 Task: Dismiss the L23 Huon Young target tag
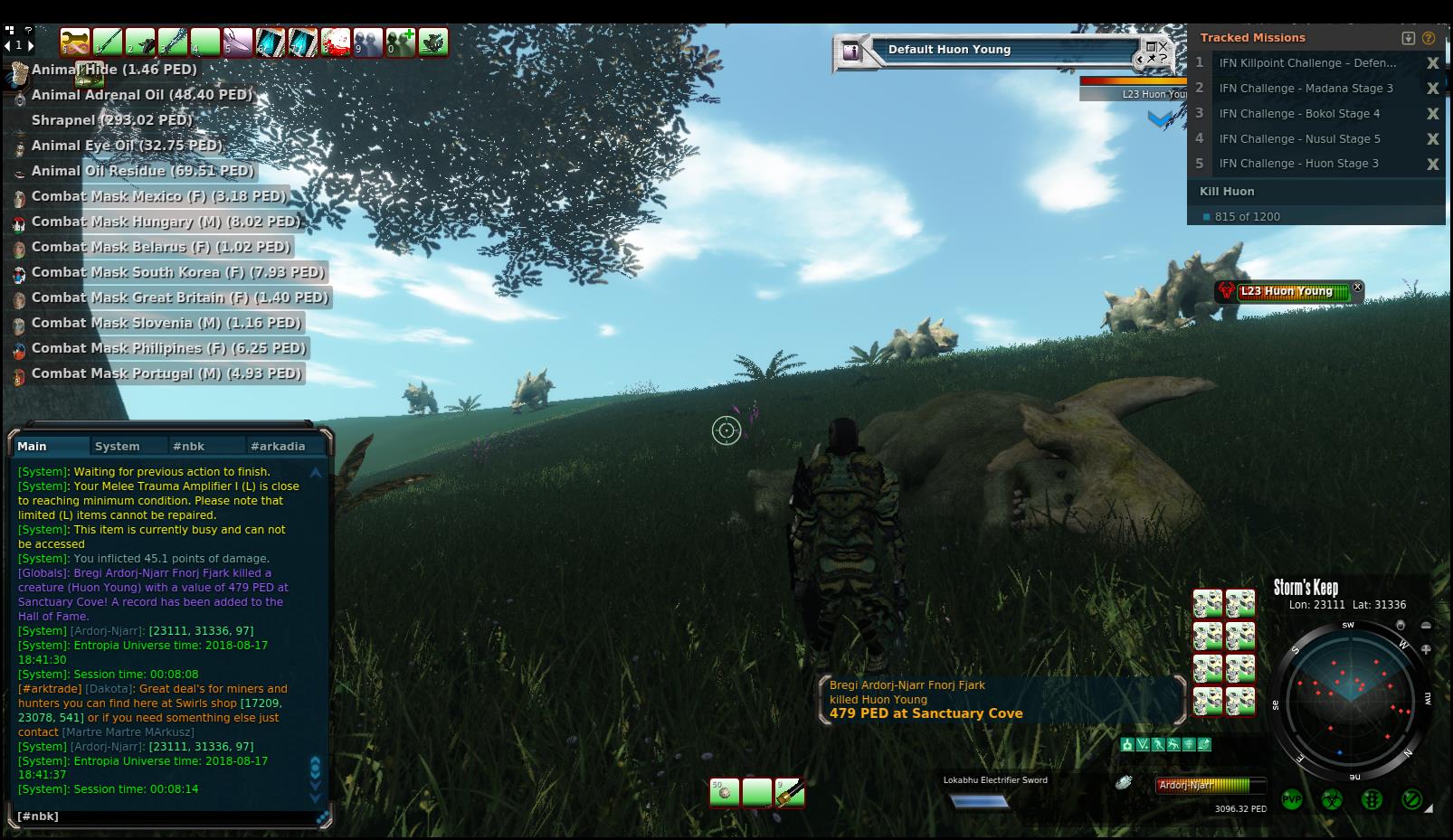pos(1357,287)
